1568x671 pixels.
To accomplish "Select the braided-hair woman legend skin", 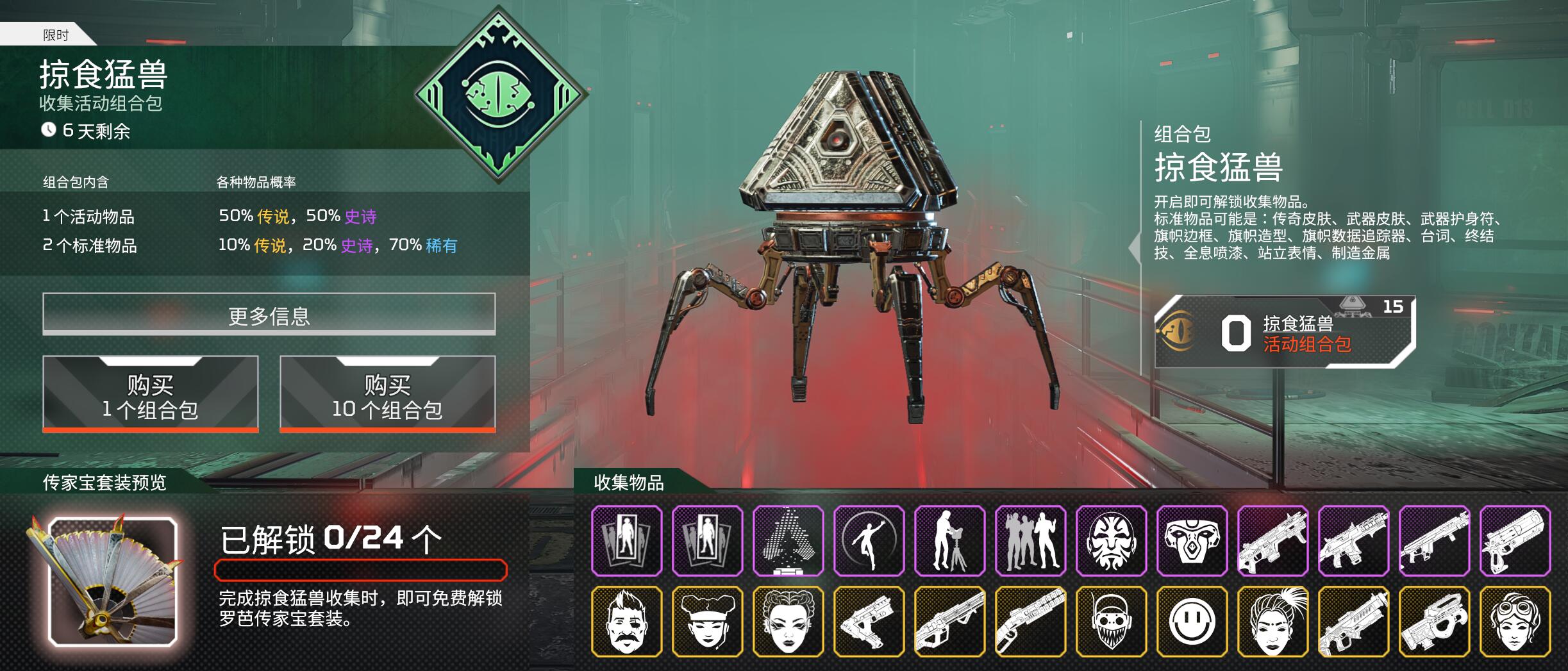I will (788, 622).
